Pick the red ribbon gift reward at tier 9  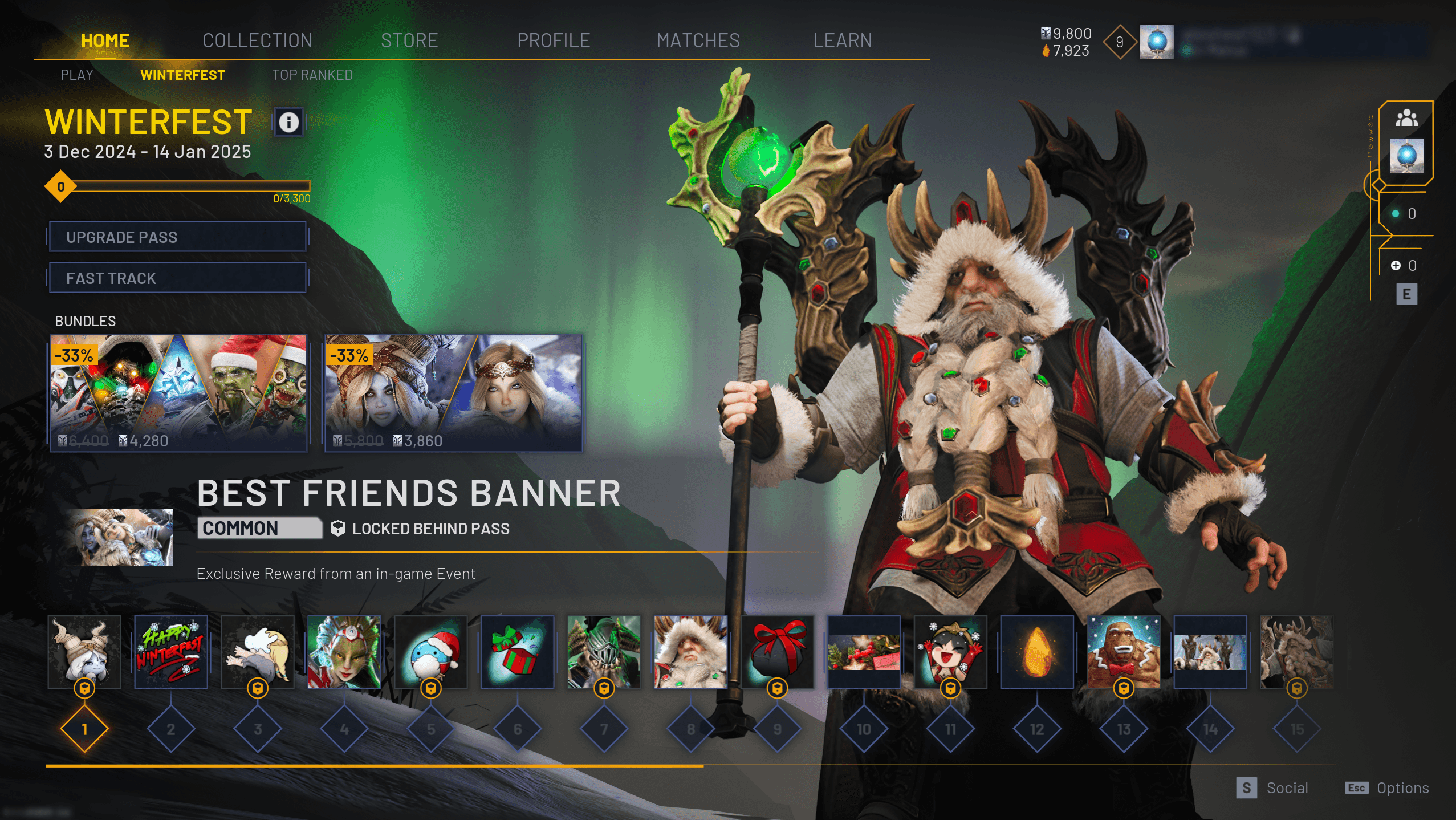pyautogui.click(x=777, y=652)
